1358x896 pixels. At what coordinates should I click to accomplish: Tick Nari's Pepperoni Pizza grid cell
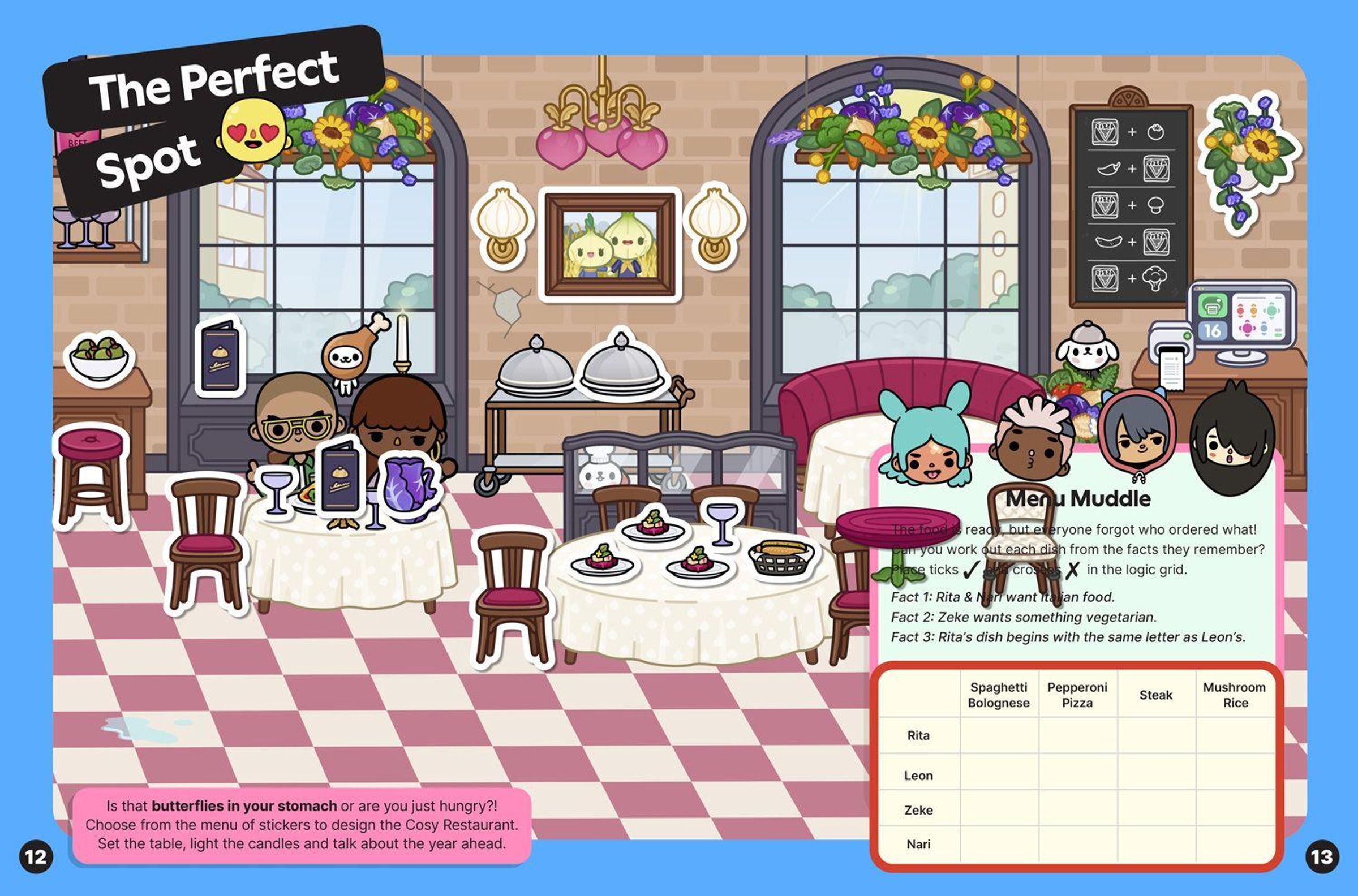point(1077,843)
